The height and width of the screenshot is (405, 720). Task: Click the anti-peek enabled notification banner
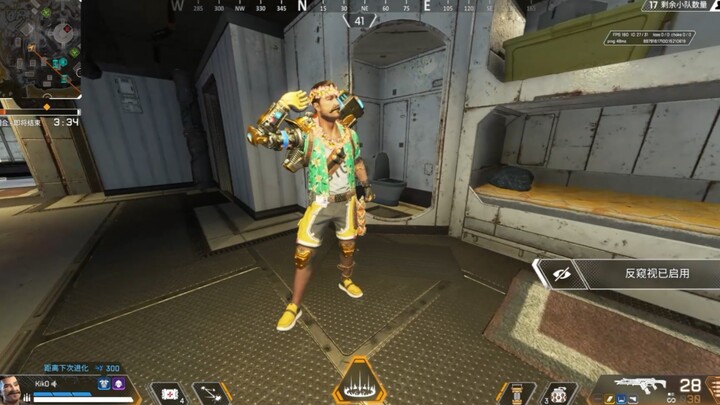coord(626,274)
